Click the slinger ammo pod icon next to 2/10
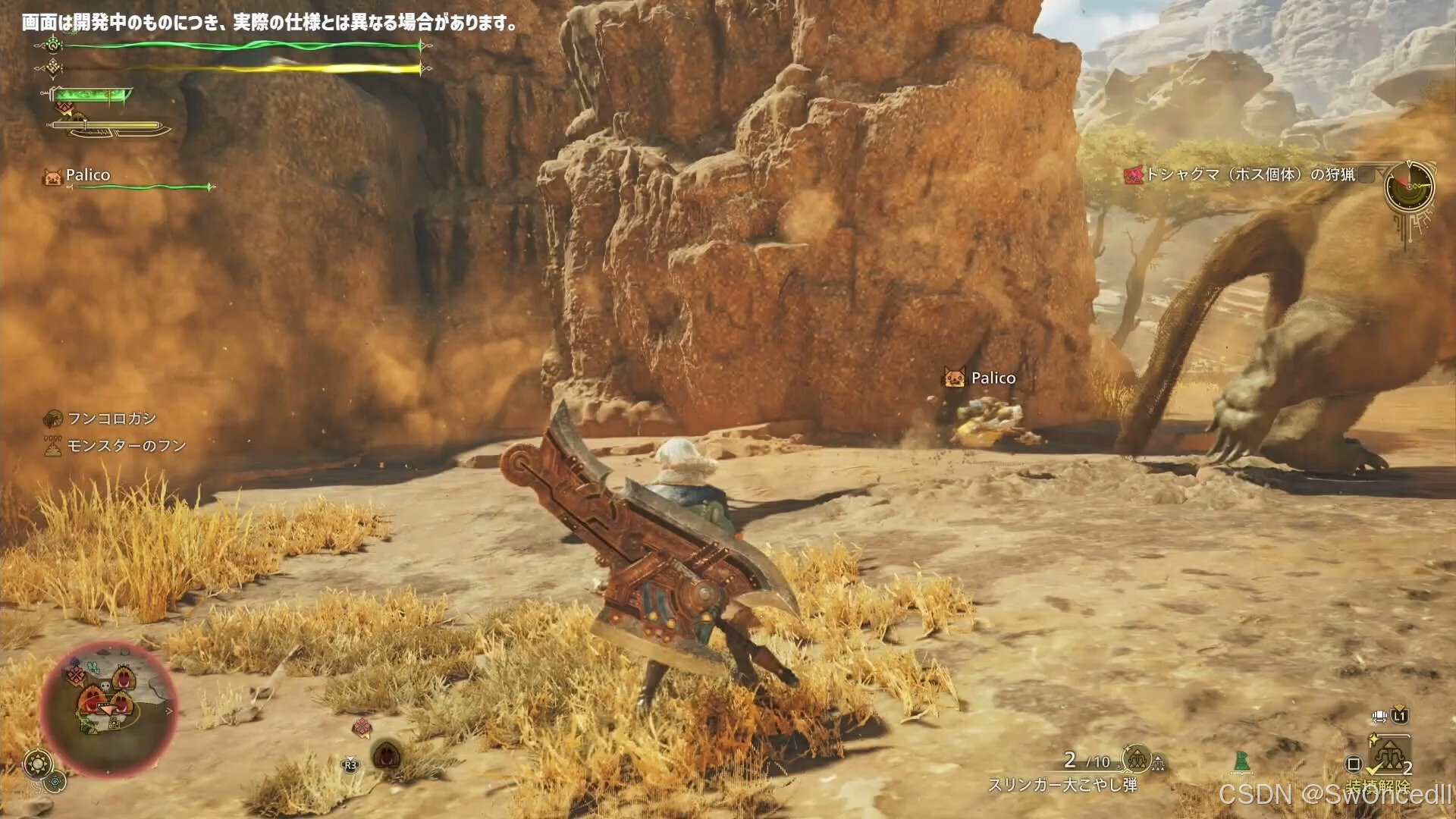This screenshot has width=1456, height=819. pyautogui.click(x=1136, y=758)
